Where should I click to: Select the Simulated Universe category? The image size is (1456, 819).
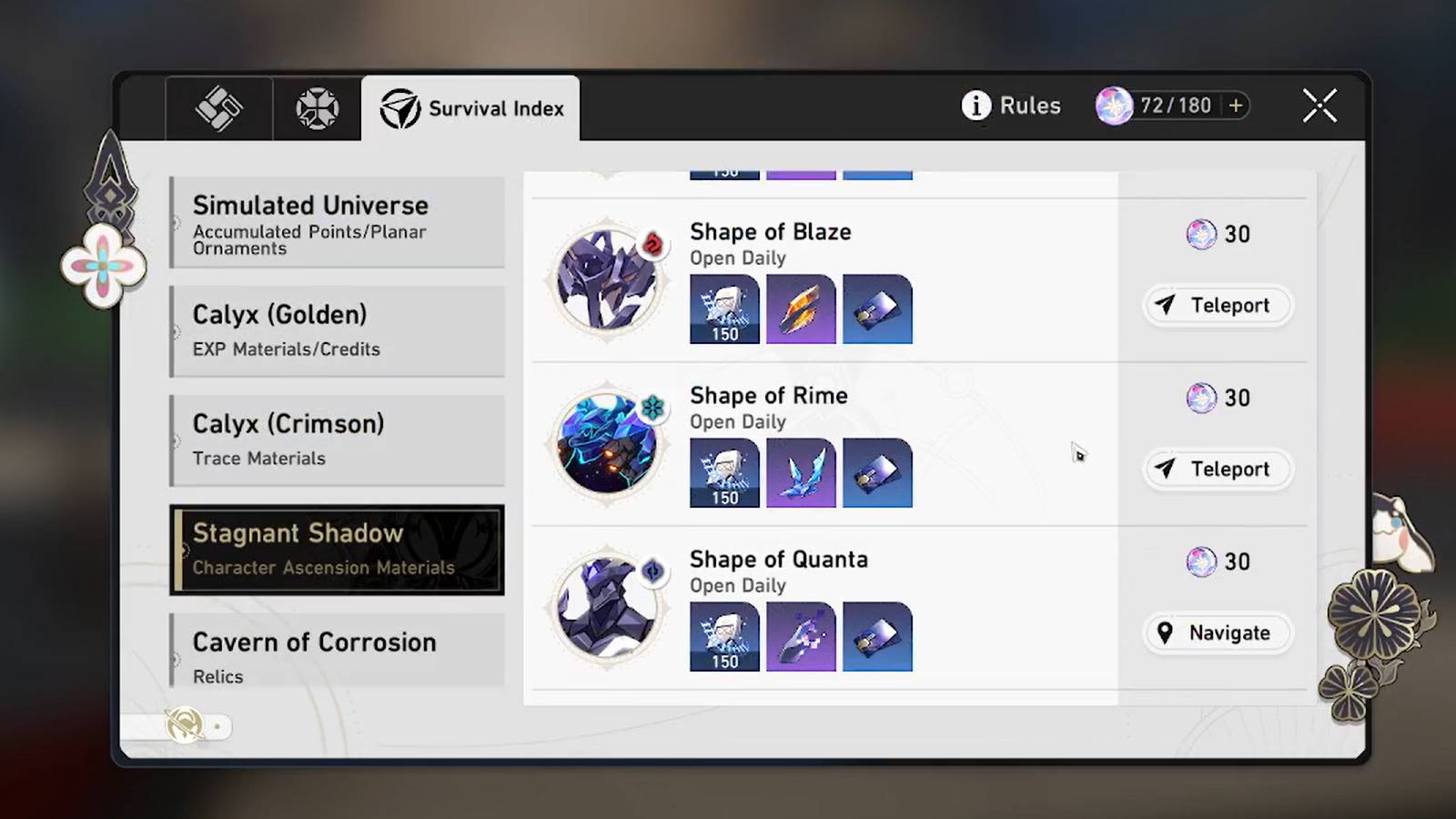coord(337,223)
